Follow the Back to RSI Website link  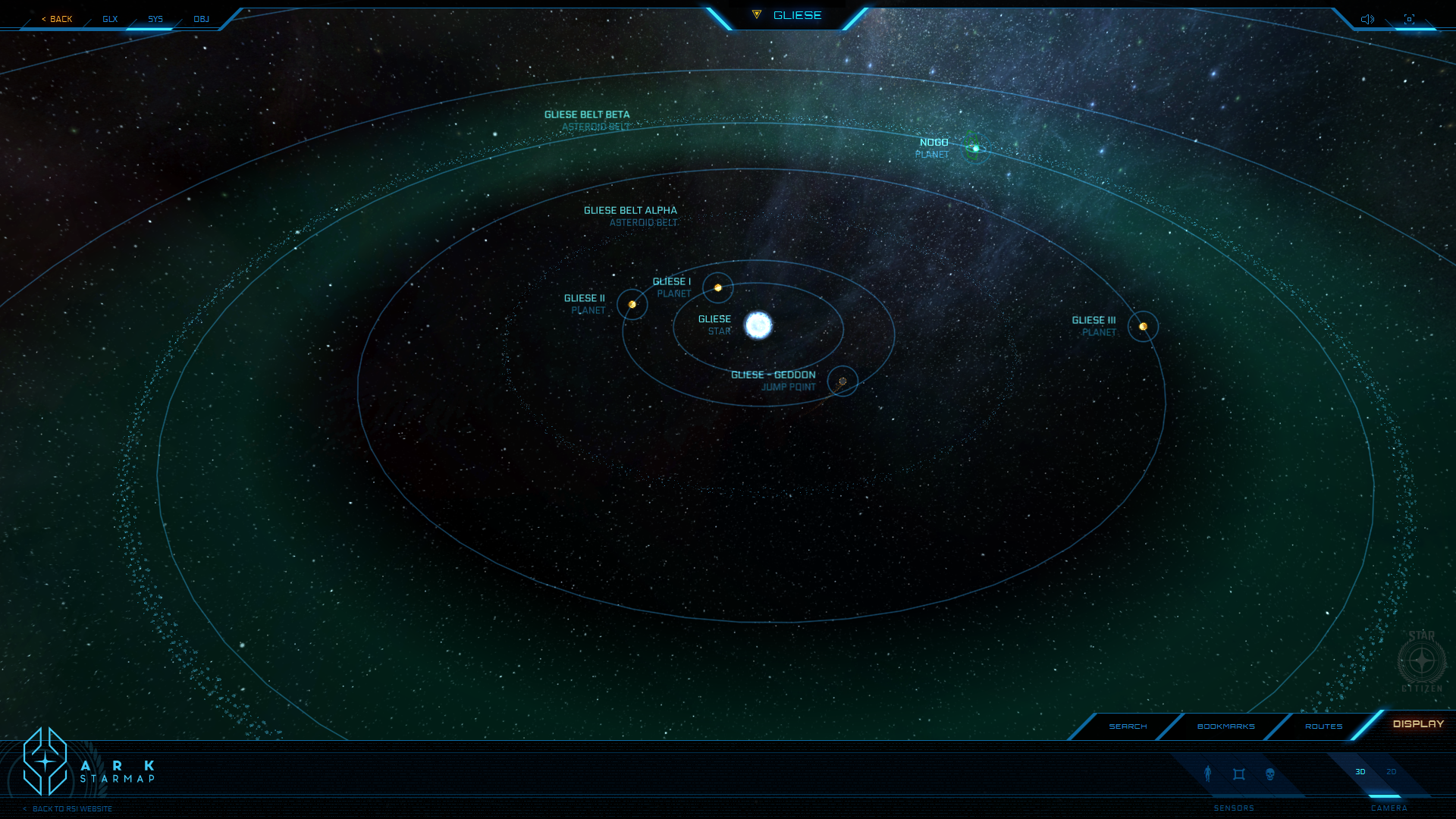[70, 809]
